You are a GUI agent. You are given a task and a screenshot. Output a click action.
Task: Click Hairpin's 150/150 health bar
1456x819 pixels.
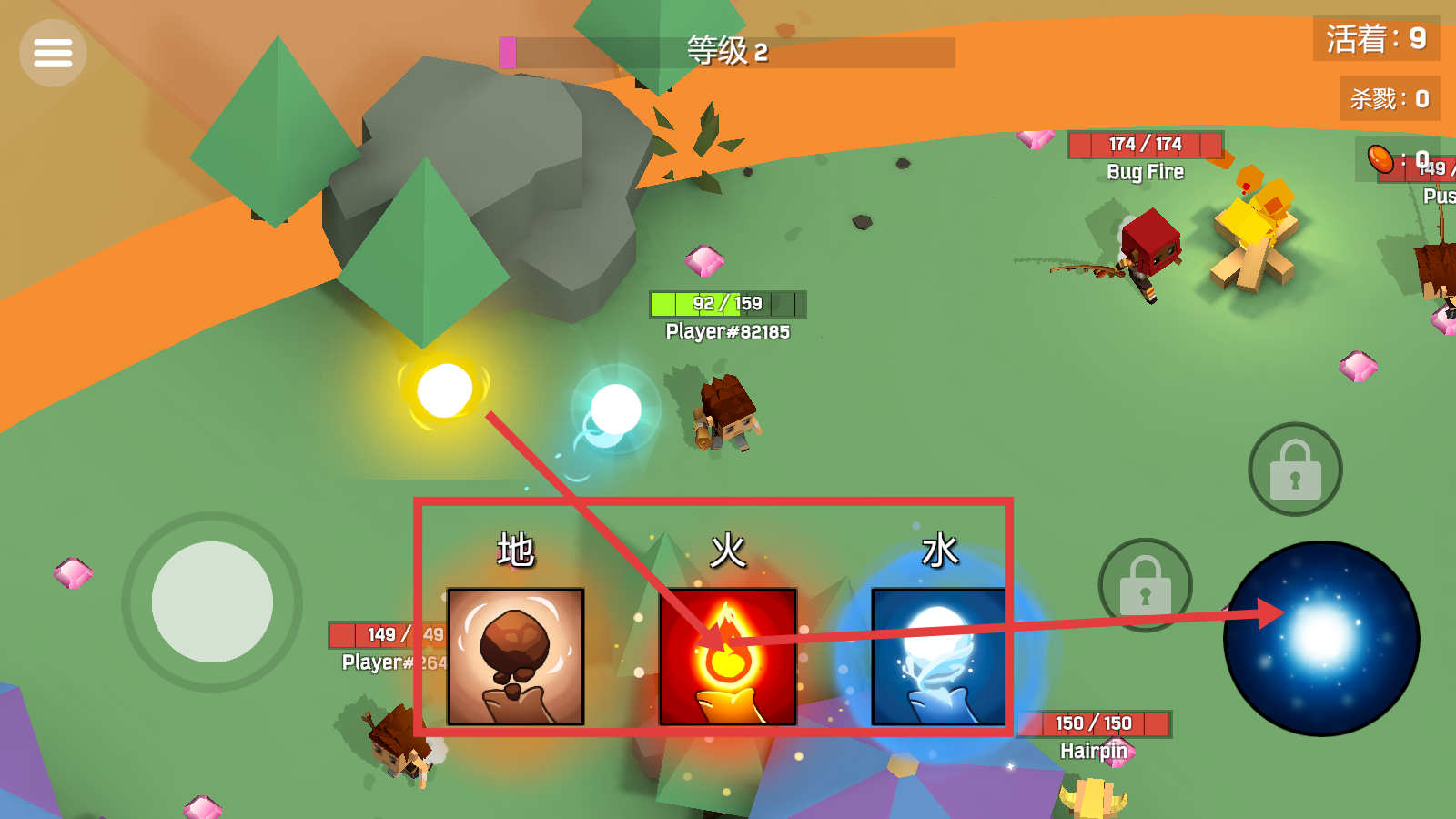tap(1092, 723)
